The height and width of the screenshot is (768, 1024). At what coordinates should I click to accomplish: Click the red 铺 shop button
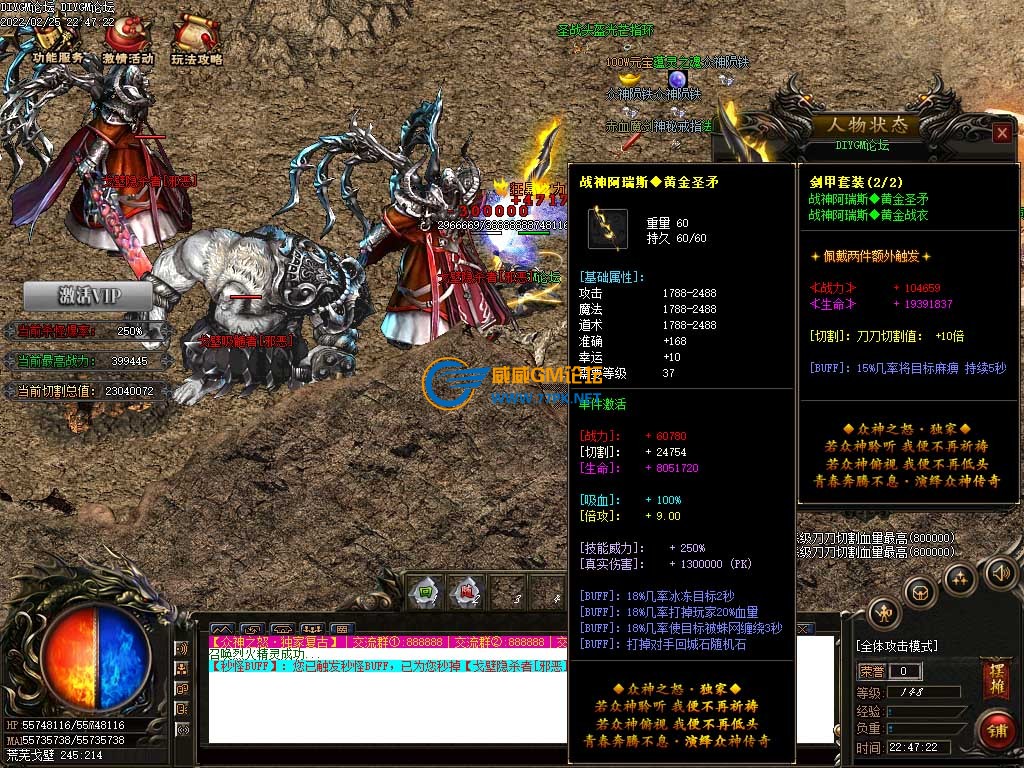(996, 730)
